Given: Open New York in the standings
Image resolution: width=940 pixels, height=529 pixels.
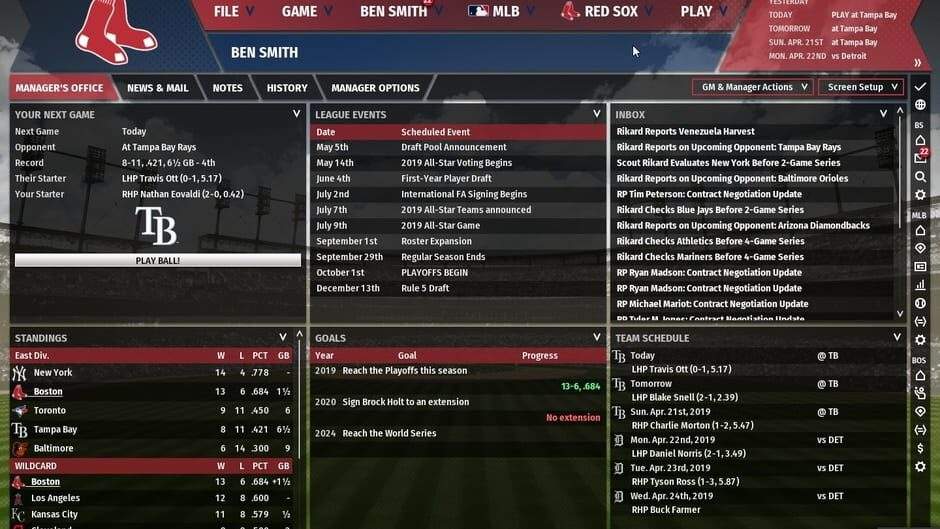Looking at the screenshot, I should tap(53, 373).
